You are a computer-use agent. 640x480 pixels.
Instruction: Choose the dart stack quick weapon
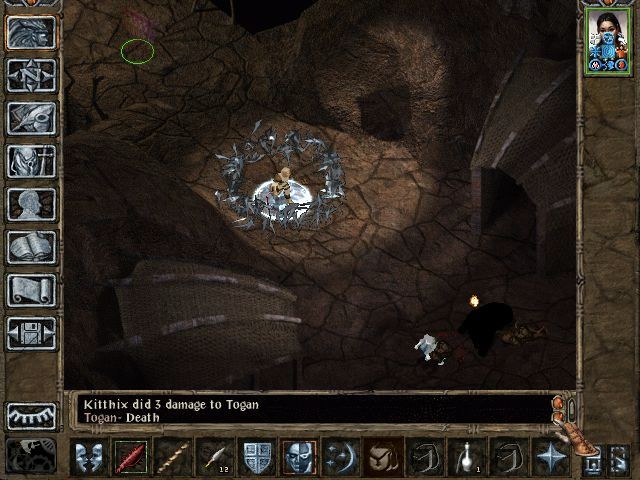click(215, 457)
